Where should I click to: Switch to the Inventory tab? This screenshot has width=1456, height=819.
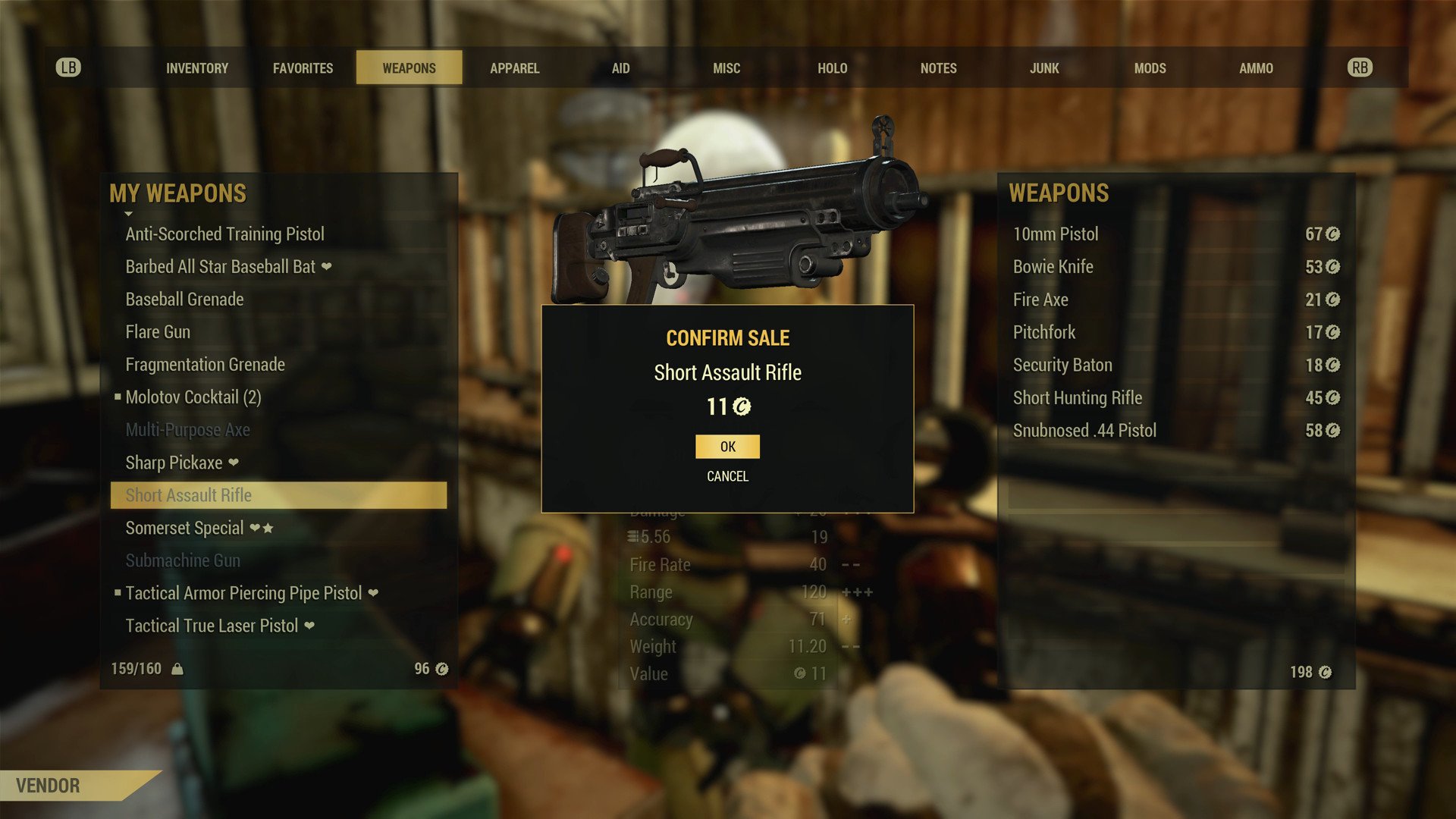(197, 68)
